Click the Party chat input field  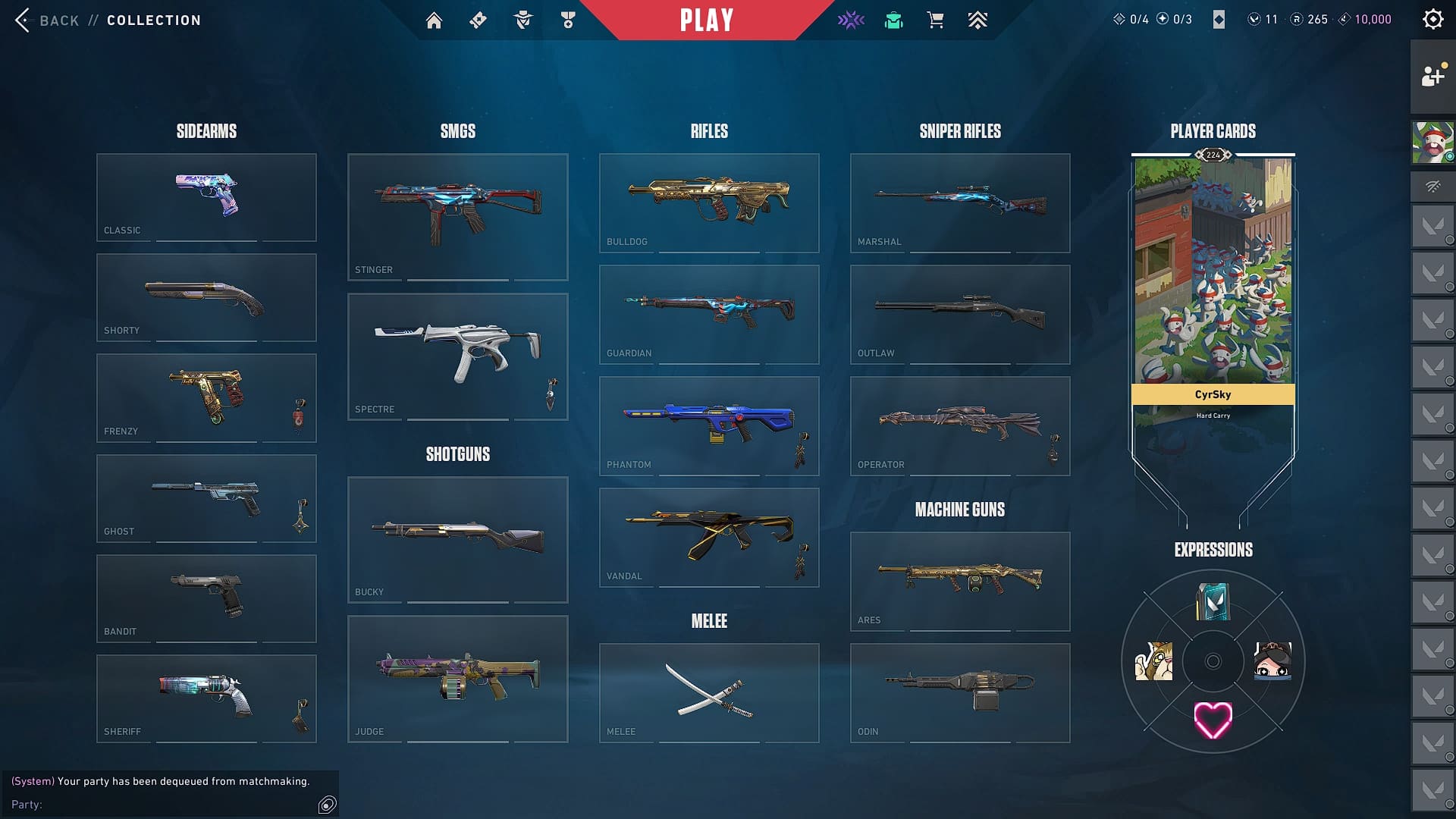[x=167, y=804]
